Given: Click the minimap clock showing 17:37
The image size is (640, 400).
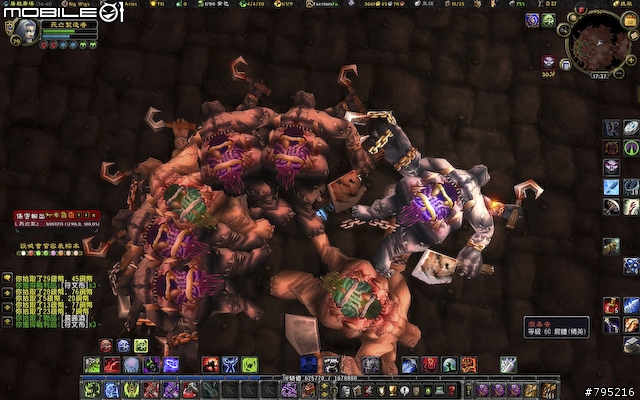Looking at the screenshot, I should click(600, 74).
